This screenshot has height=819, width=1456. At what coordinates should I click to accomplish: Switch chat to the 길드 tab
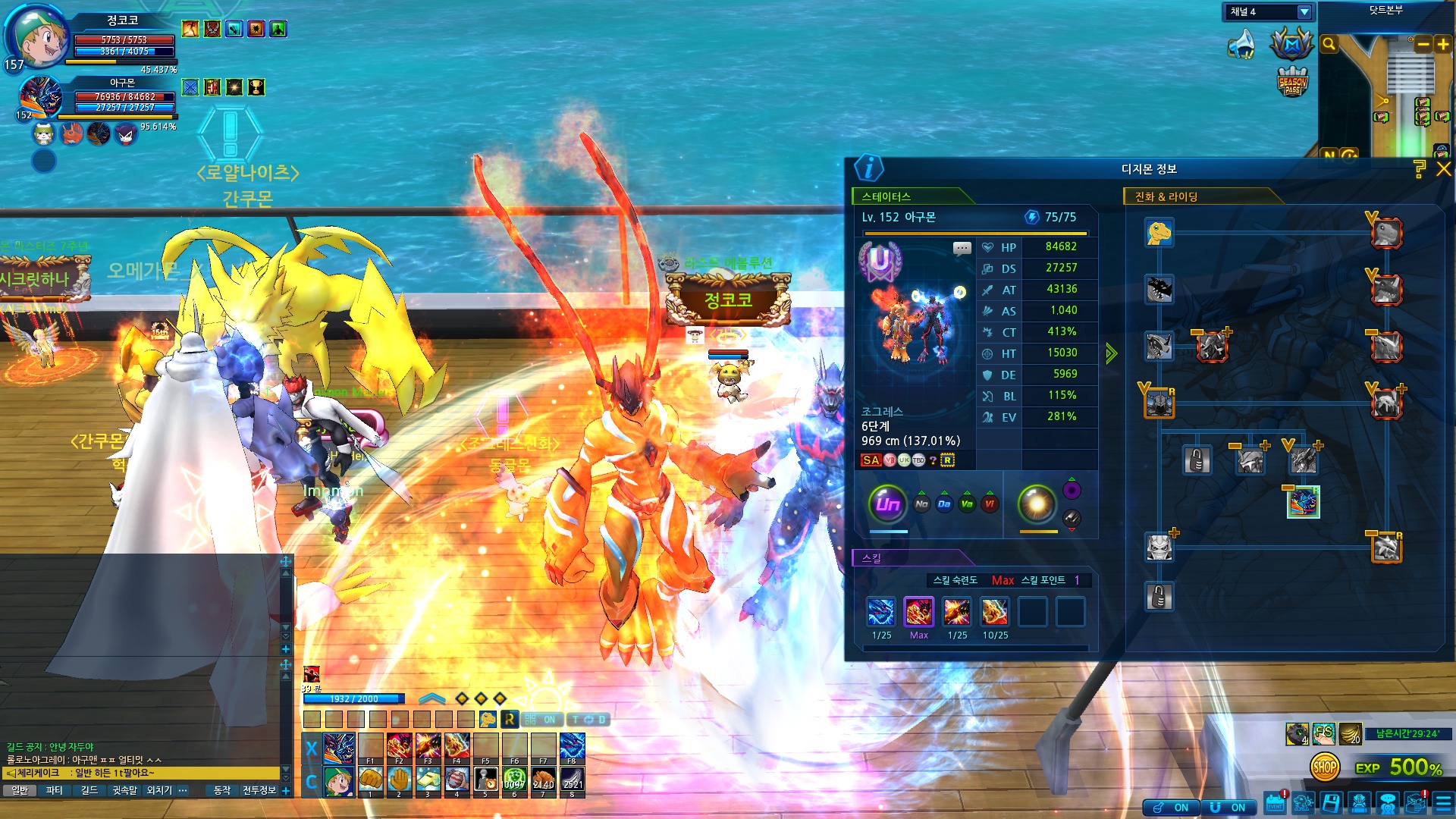(89, 790)
